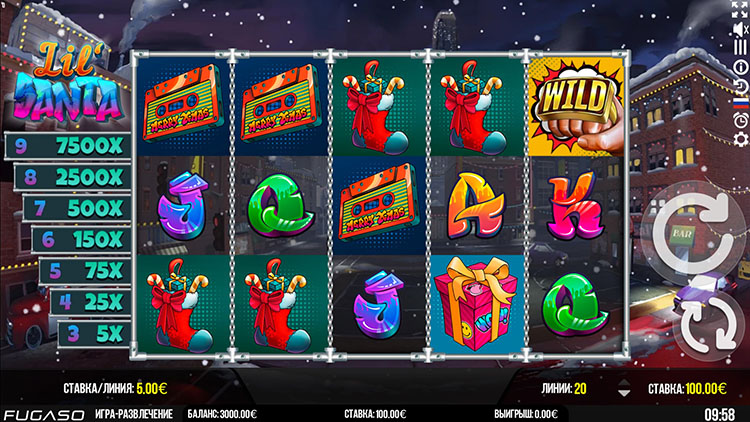
Task: Decrease the bet with the down arrow
Action: [x=624, y=393]
